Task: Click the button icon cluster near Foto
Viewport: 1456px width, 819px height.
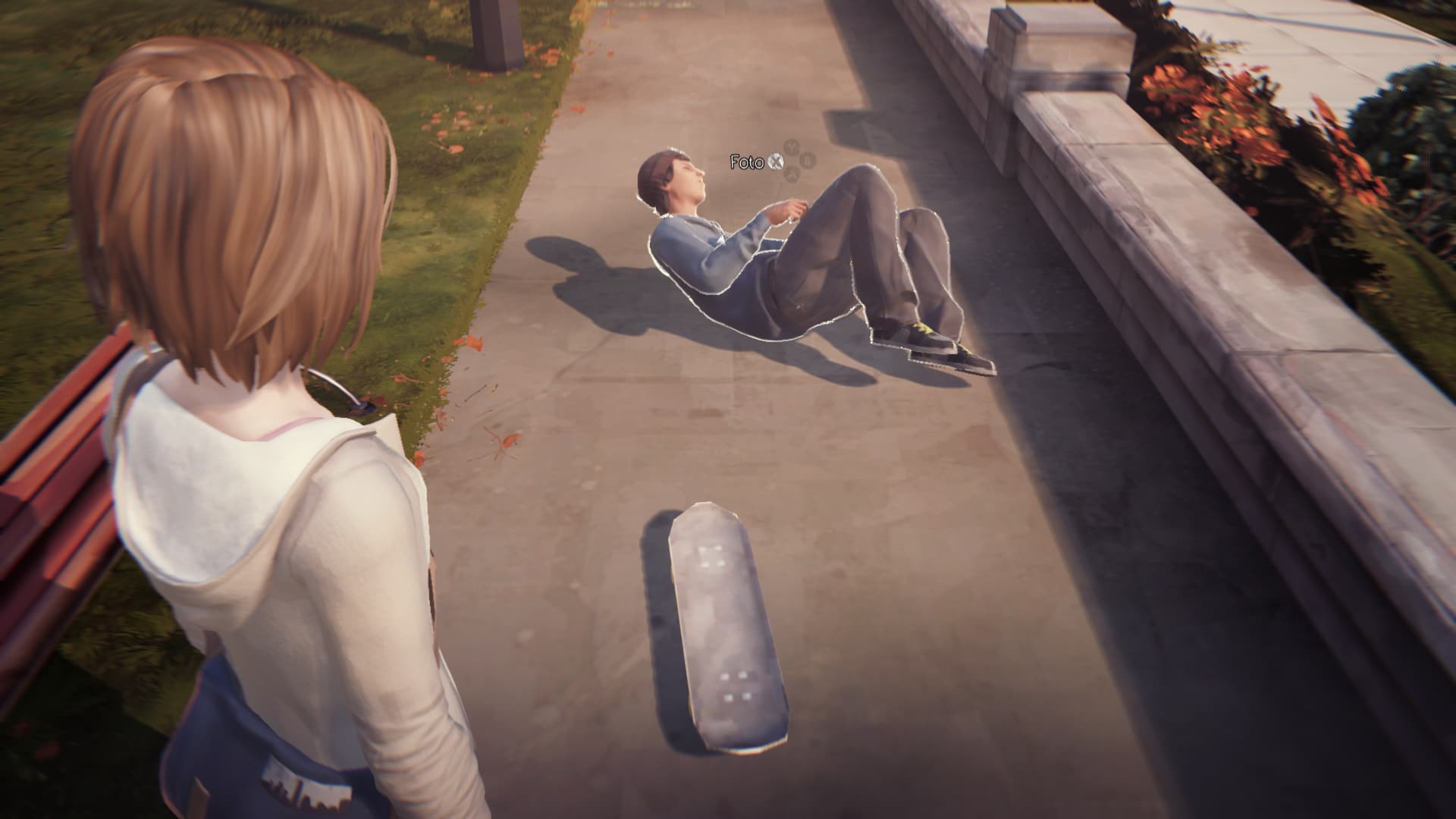Action: point(792,161)
